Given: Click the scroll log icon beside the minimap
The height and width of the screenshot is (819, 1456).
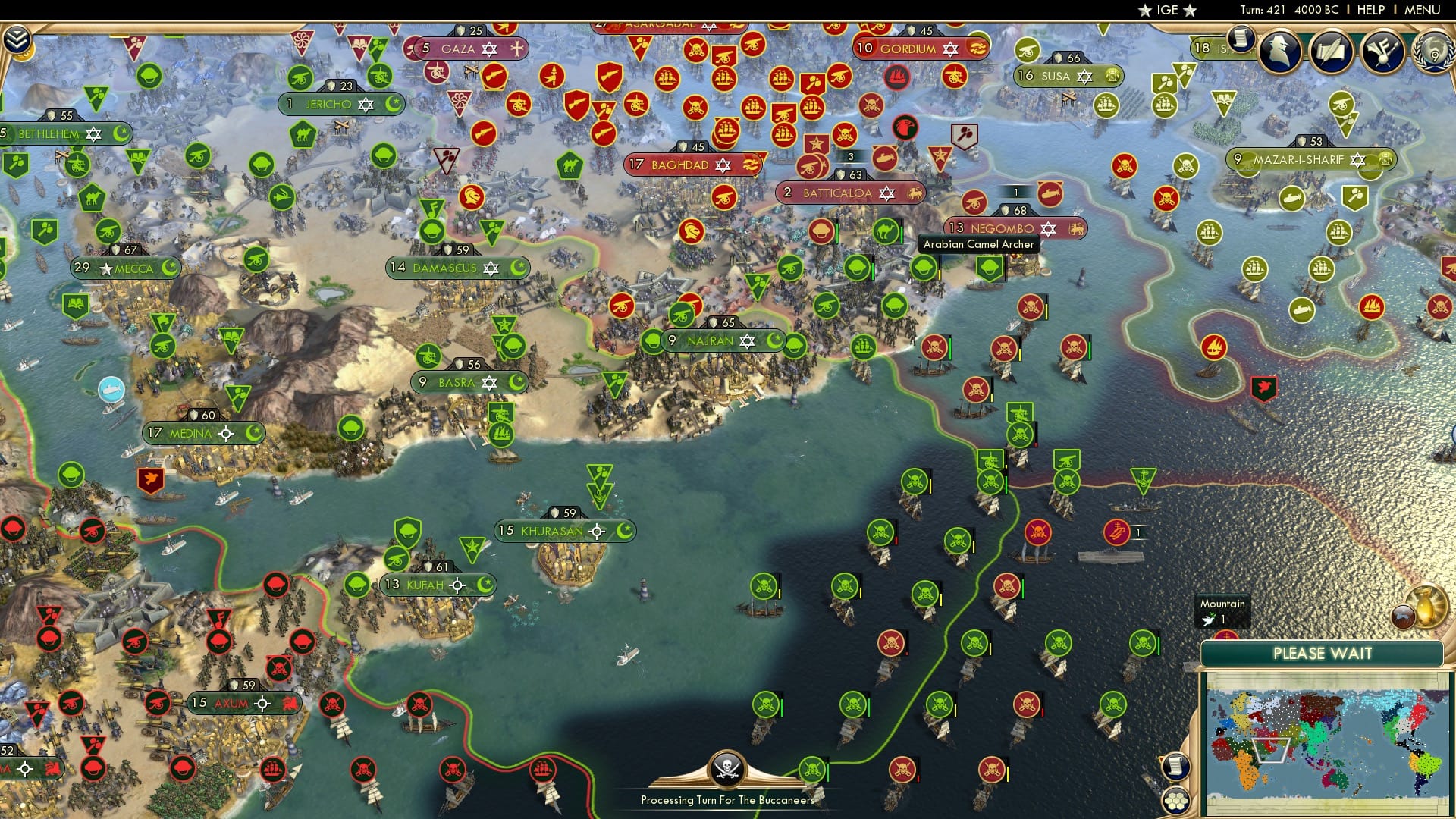Looking at the screenshot, I should point(1175,766).
